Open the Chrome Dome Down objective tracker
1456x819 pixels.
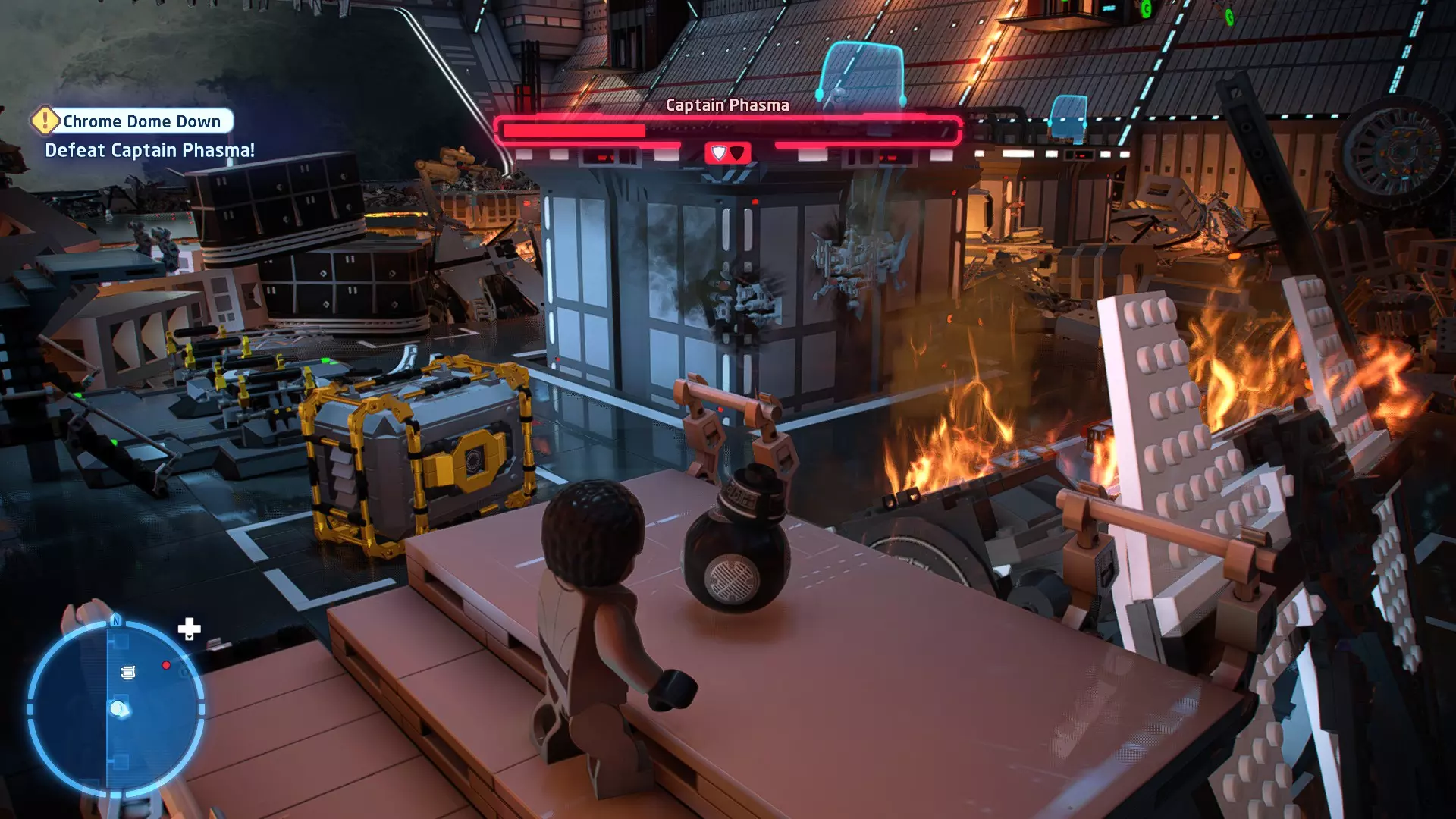142,121
